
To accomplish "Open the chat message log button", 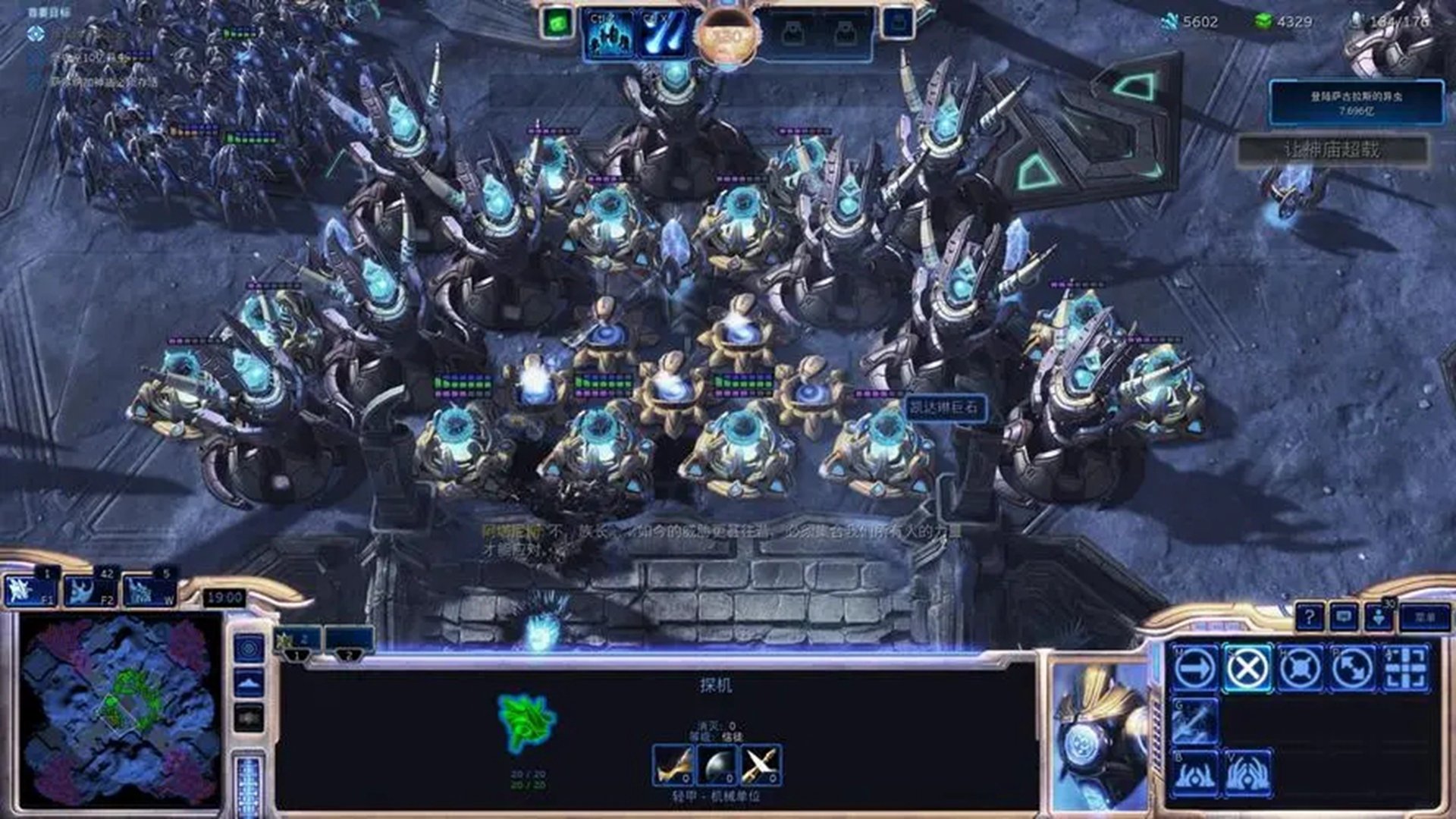I will coord(1344,617).
